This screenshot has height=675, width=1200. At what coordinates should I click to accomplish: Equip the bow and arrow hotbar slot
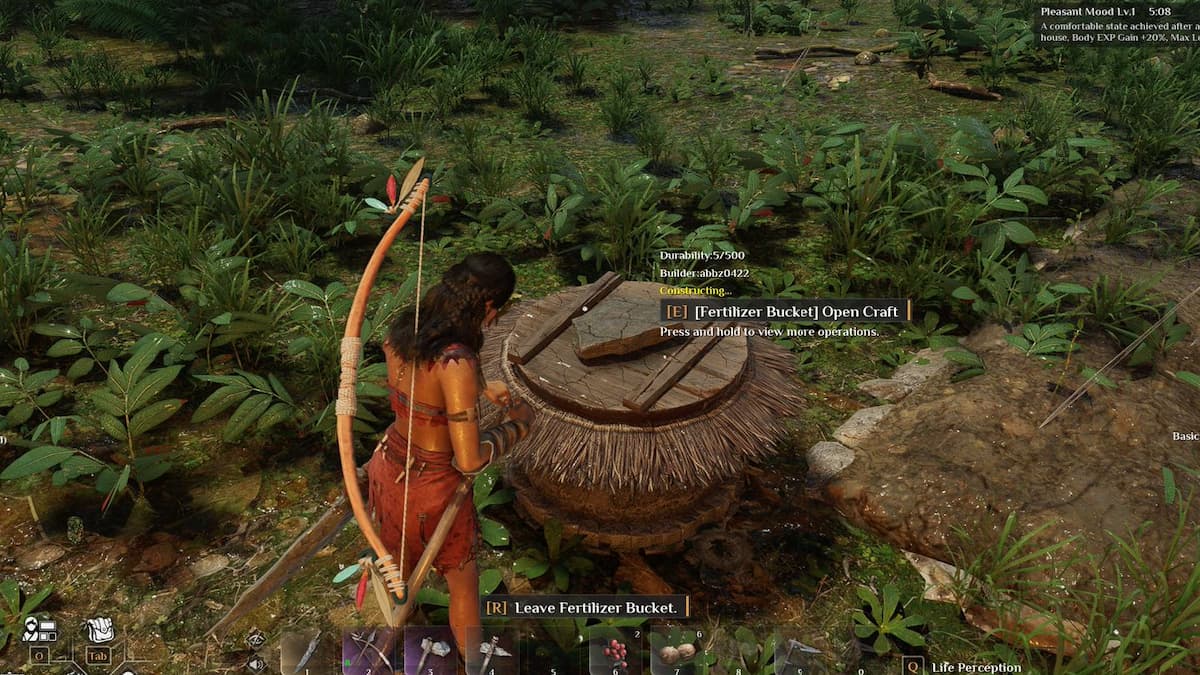point(369,652)
